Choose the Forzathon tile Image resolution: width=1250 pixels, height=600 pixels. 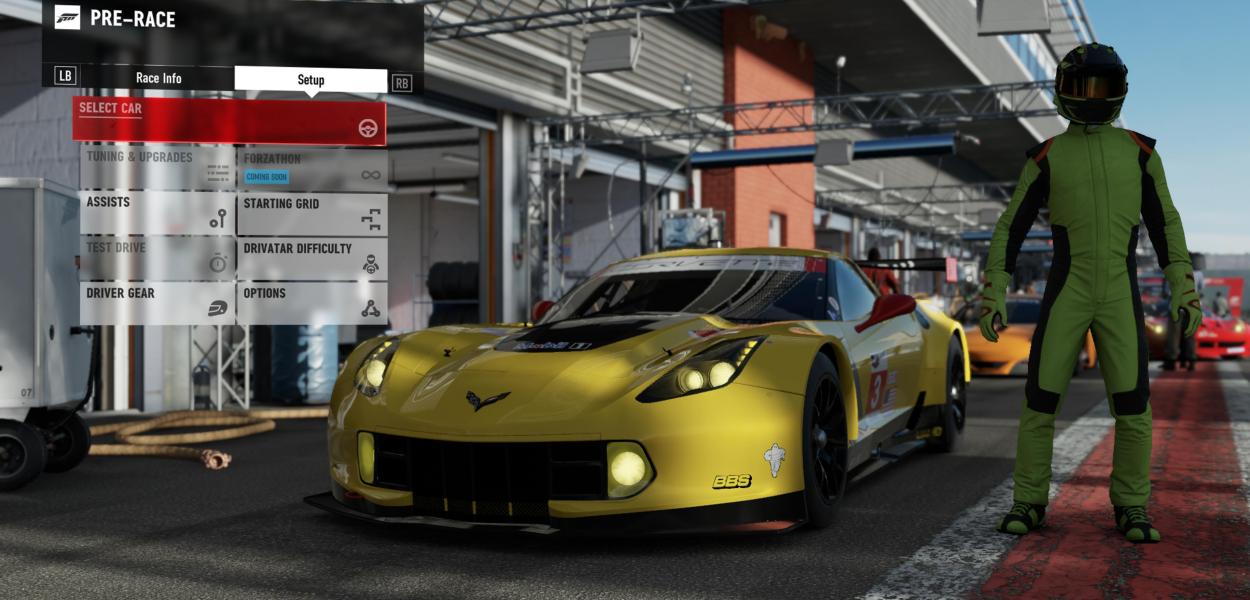point(312,169)
